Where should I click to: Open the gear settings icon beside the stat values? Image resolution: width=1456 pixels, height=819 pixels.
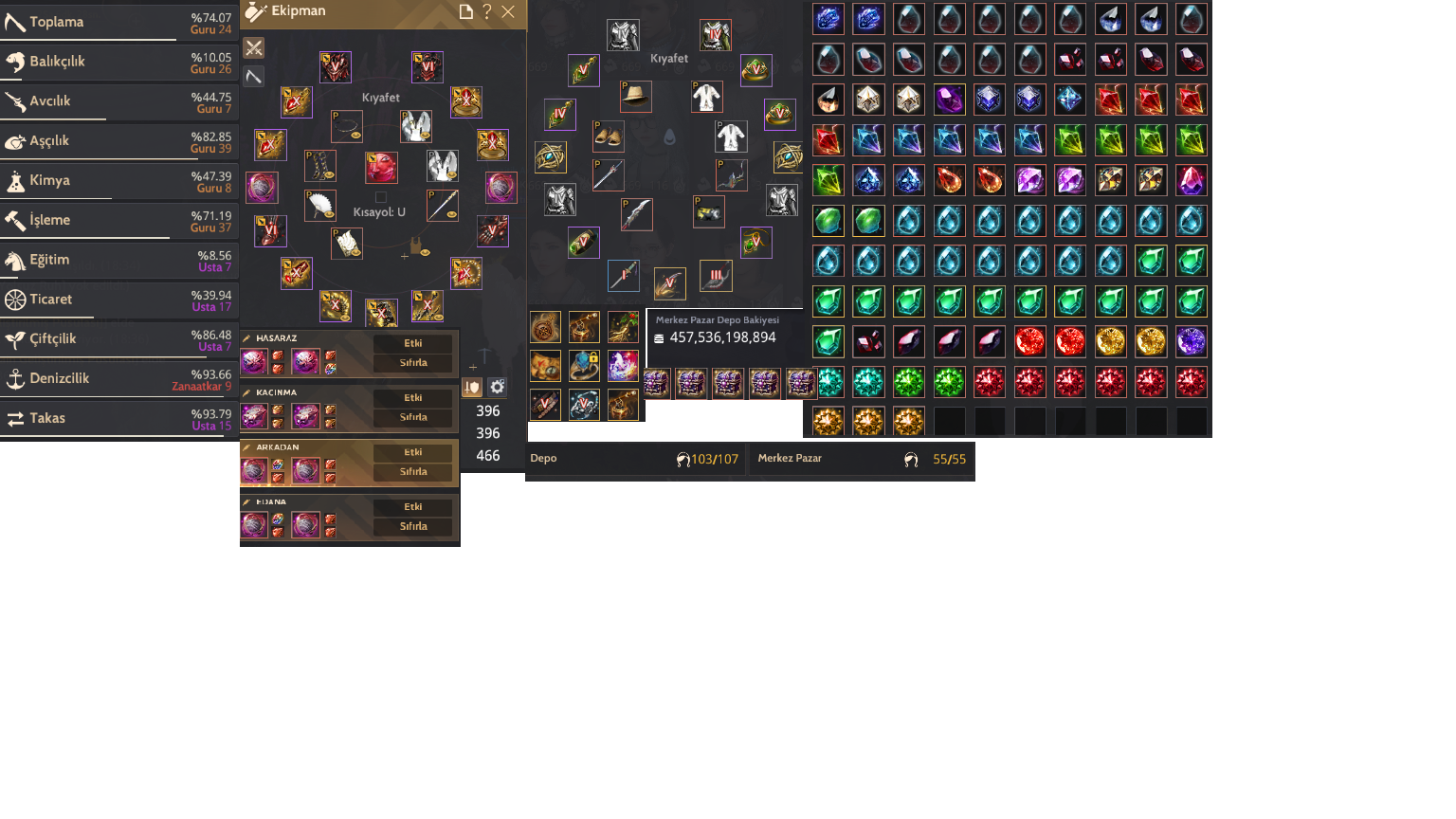(x=497, y=387)
